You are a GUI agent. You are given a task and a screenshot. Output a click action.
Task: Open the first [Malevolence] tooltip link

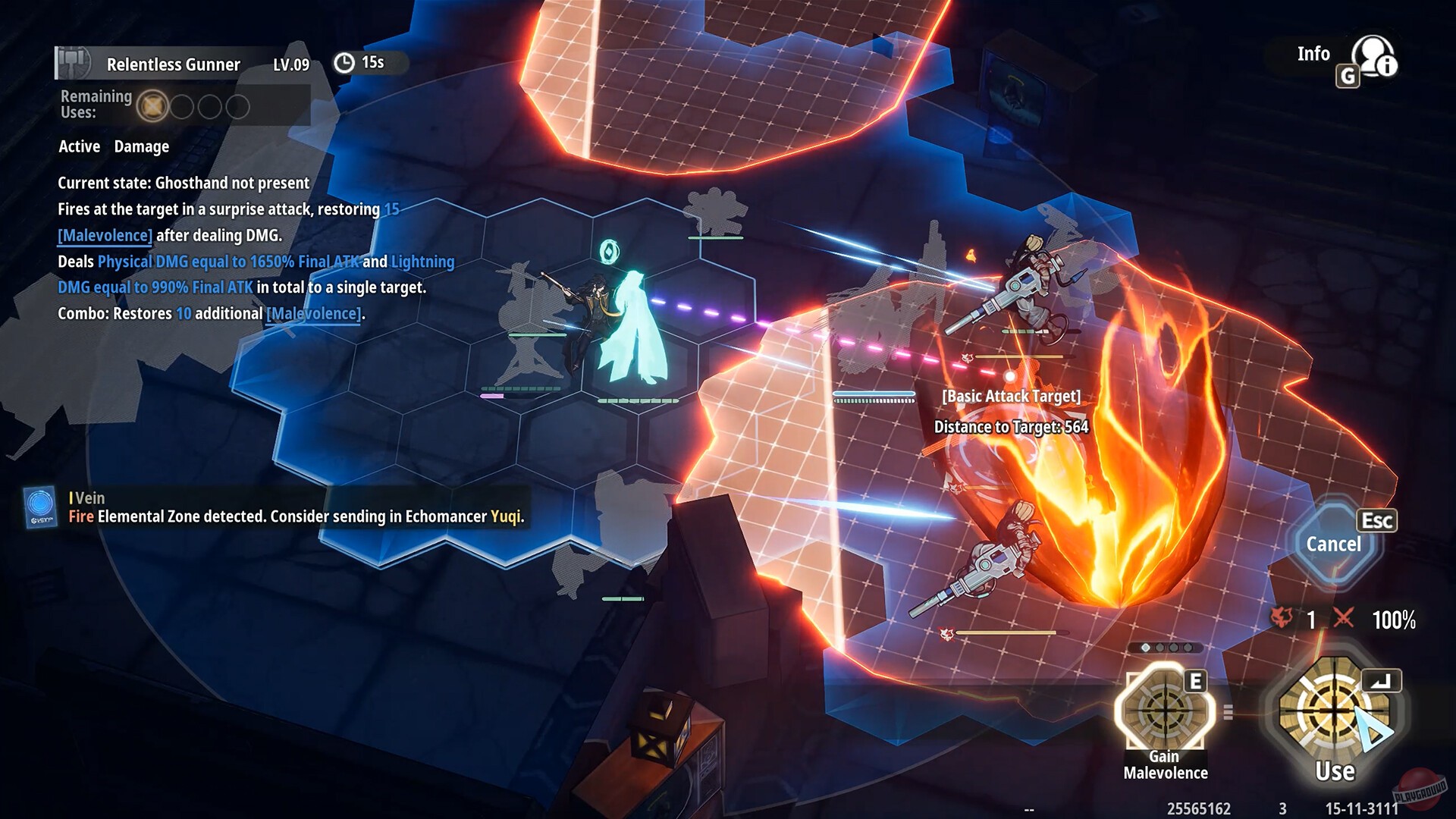[104, 235]
